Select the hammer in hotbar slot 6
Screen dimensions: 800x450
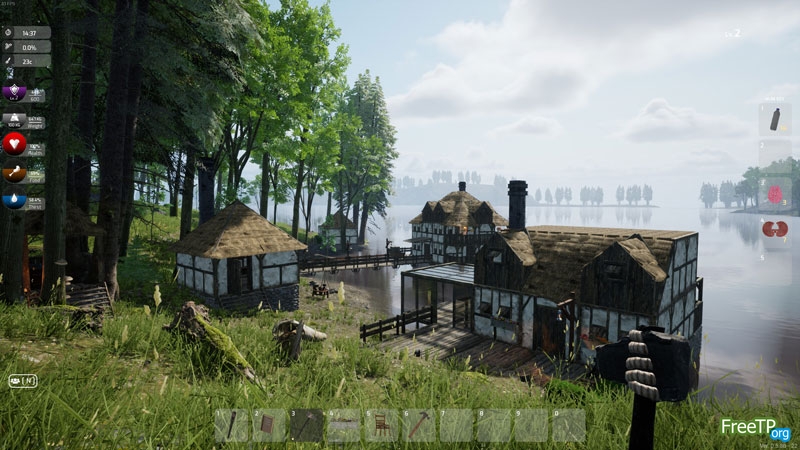click(x=417, y=426)
